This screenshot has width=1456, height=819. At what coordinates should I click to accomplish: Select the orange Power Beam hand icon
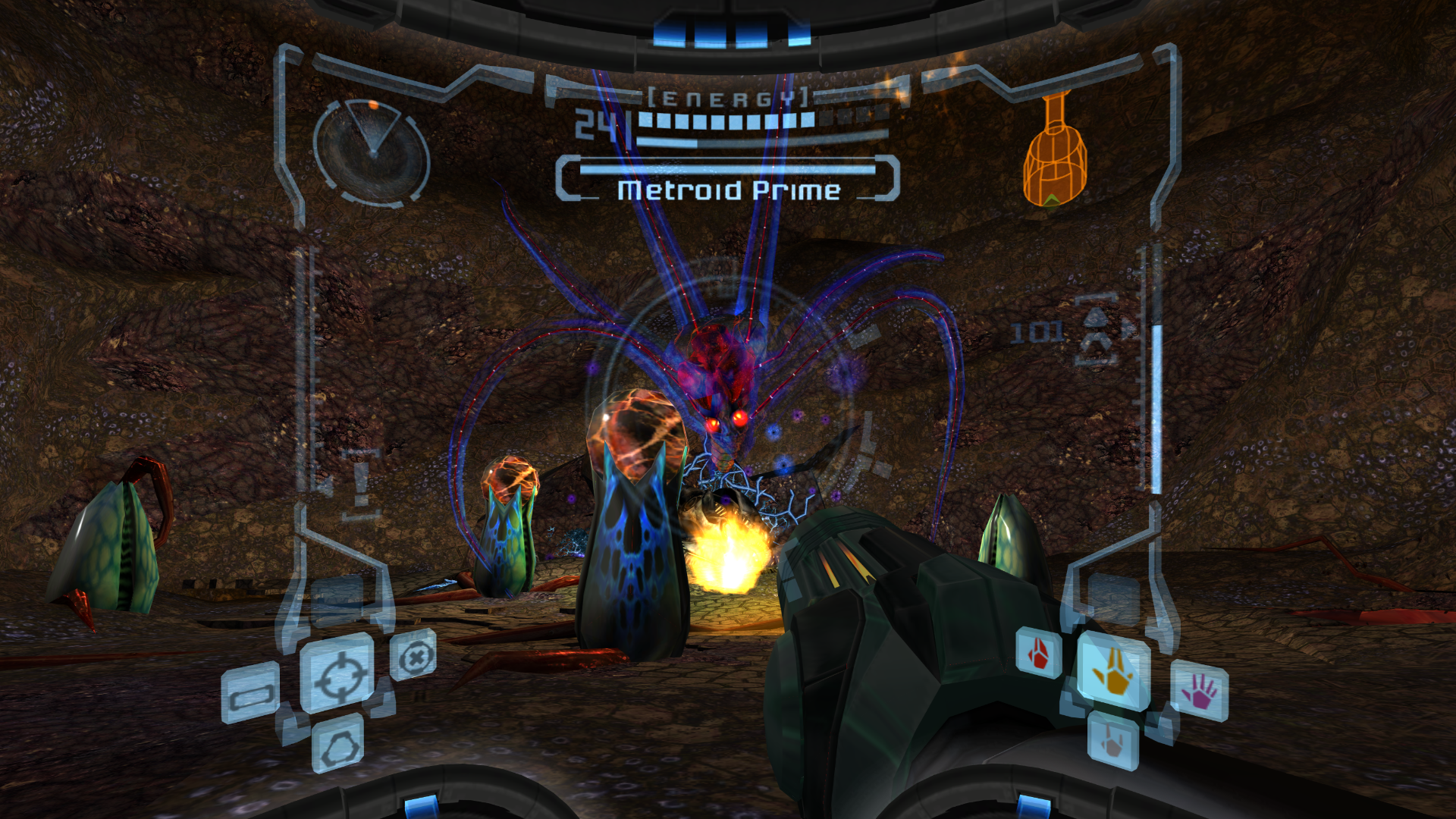[x=1112, y=670]
